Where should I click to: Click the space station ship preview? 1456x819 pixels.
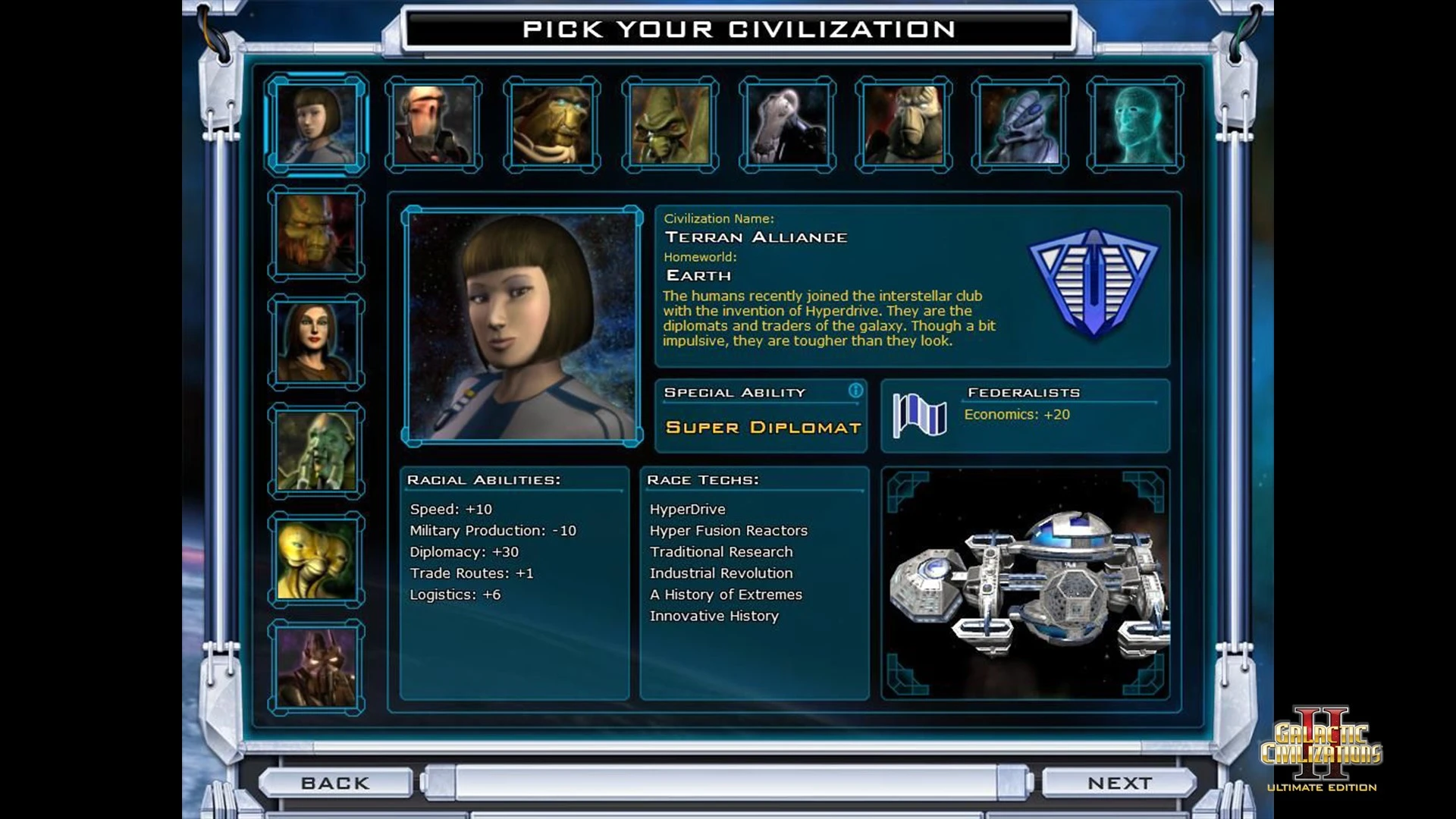[x=1025, y=582]
